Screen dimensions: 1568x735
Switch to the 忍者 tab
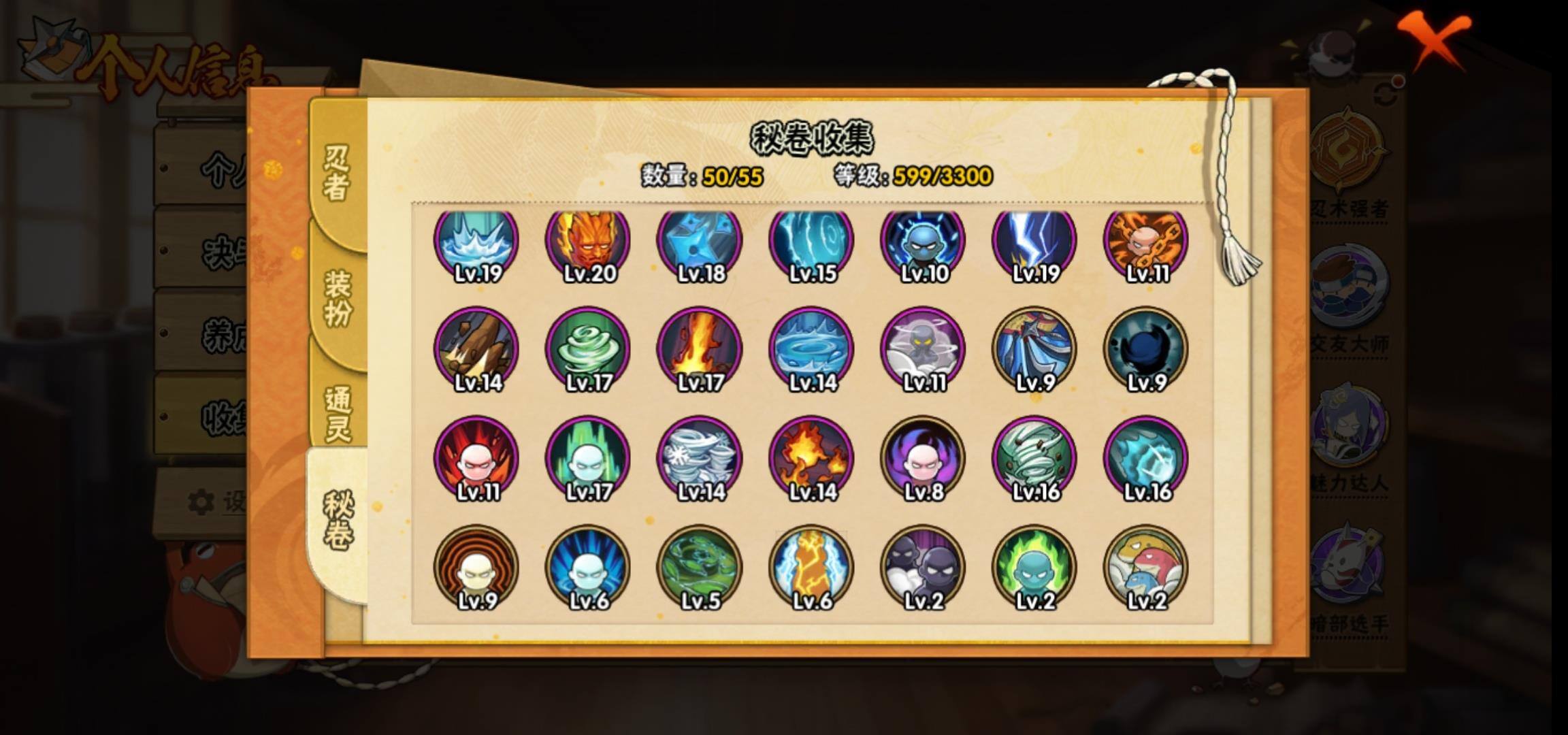[x=336, y=171]
